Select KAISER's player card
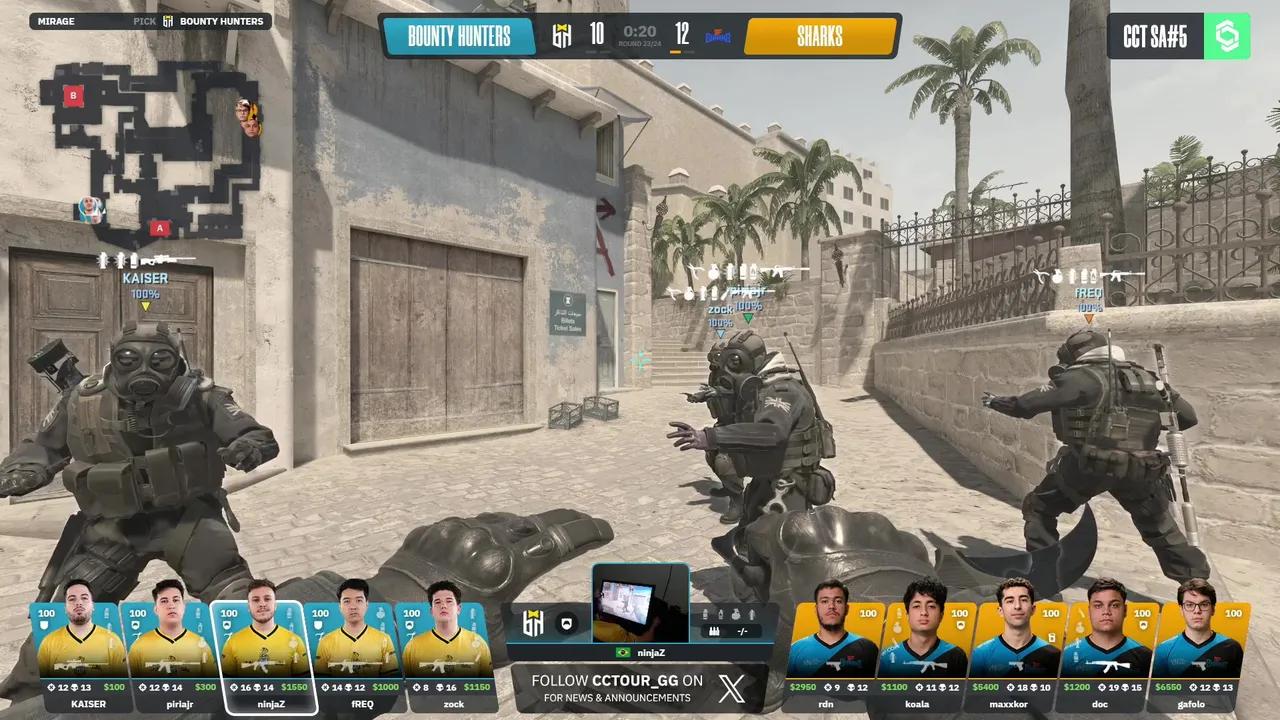Screen dimensions: 1280x720 click(x=82, y=655)
